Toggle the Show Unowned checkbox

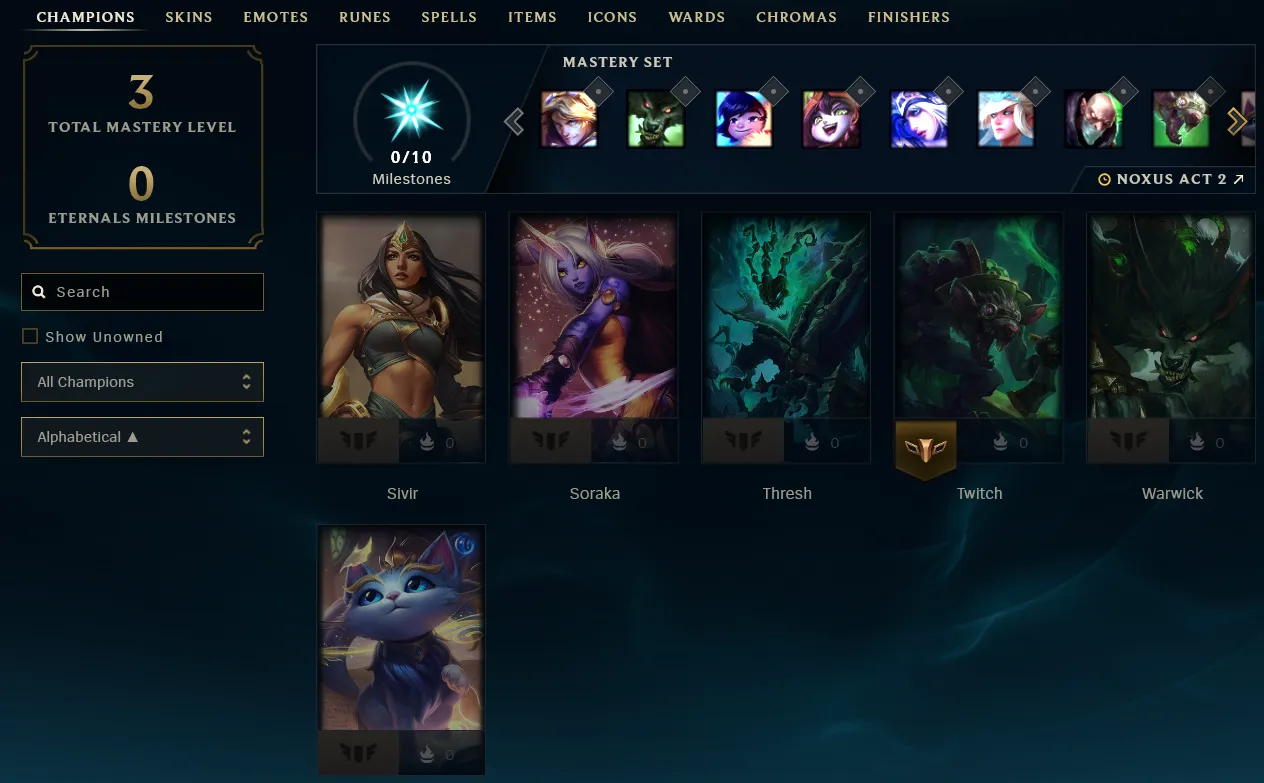30,337
